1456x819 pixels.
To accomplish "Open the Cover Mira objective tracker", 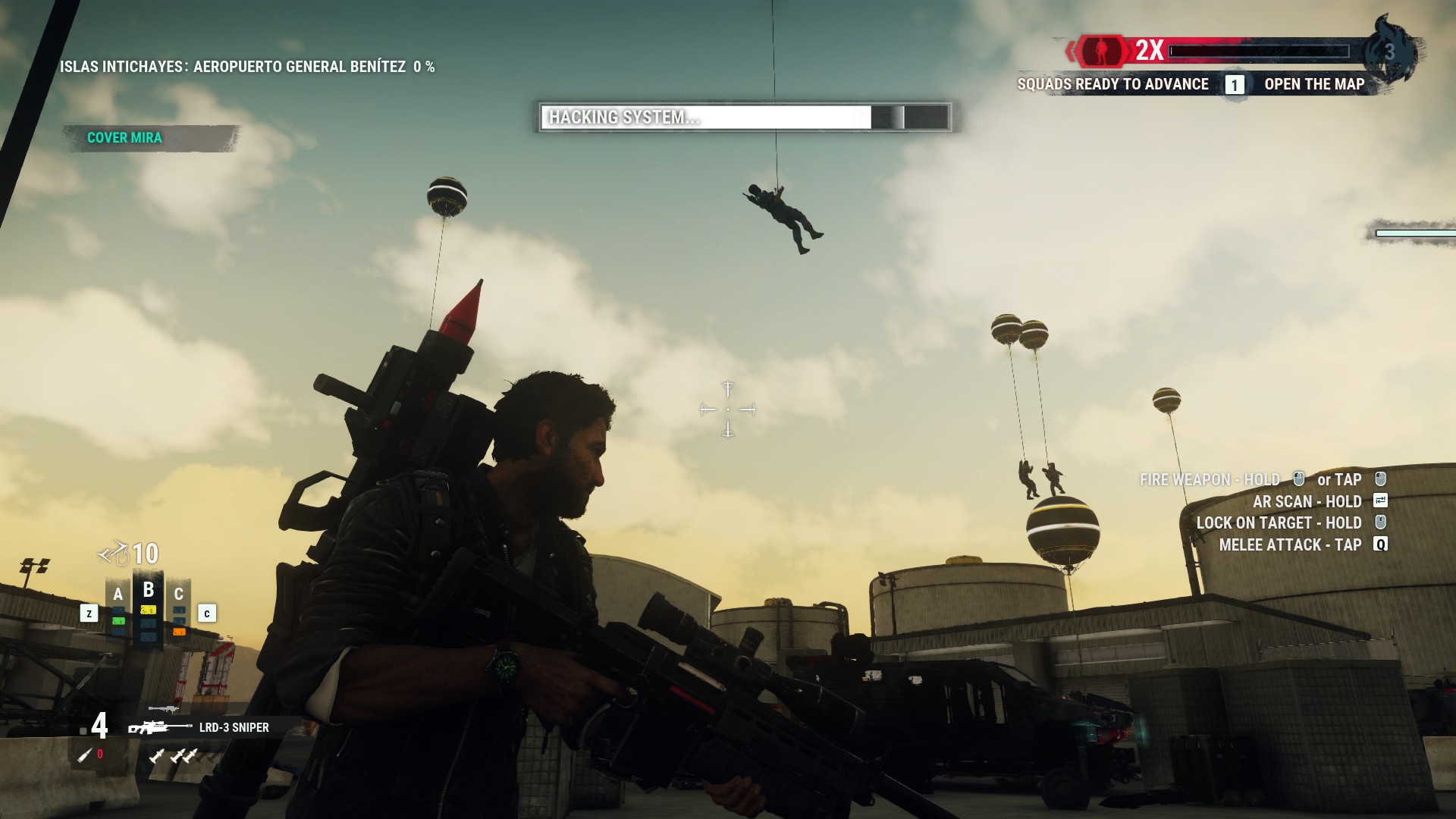I will [x=125, y=138].
